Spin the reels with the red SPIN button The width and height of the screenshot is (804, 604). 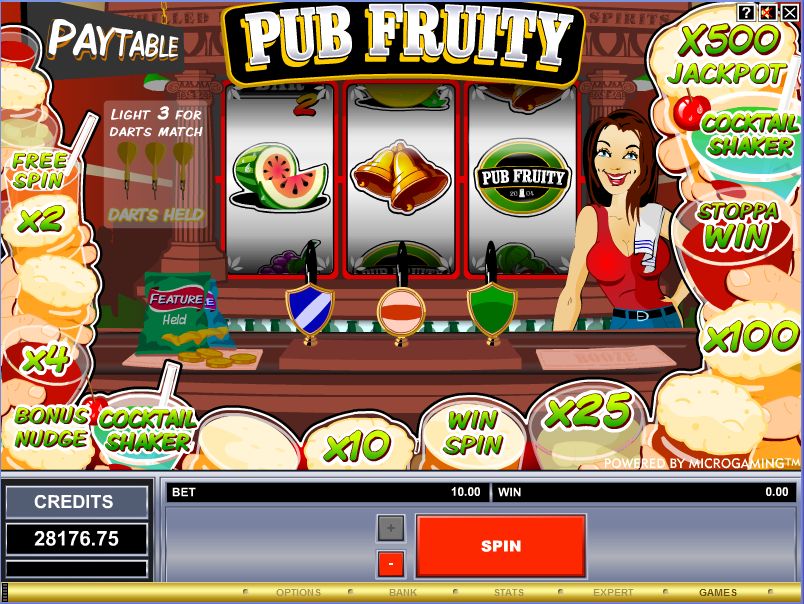[x=500, y=546]
